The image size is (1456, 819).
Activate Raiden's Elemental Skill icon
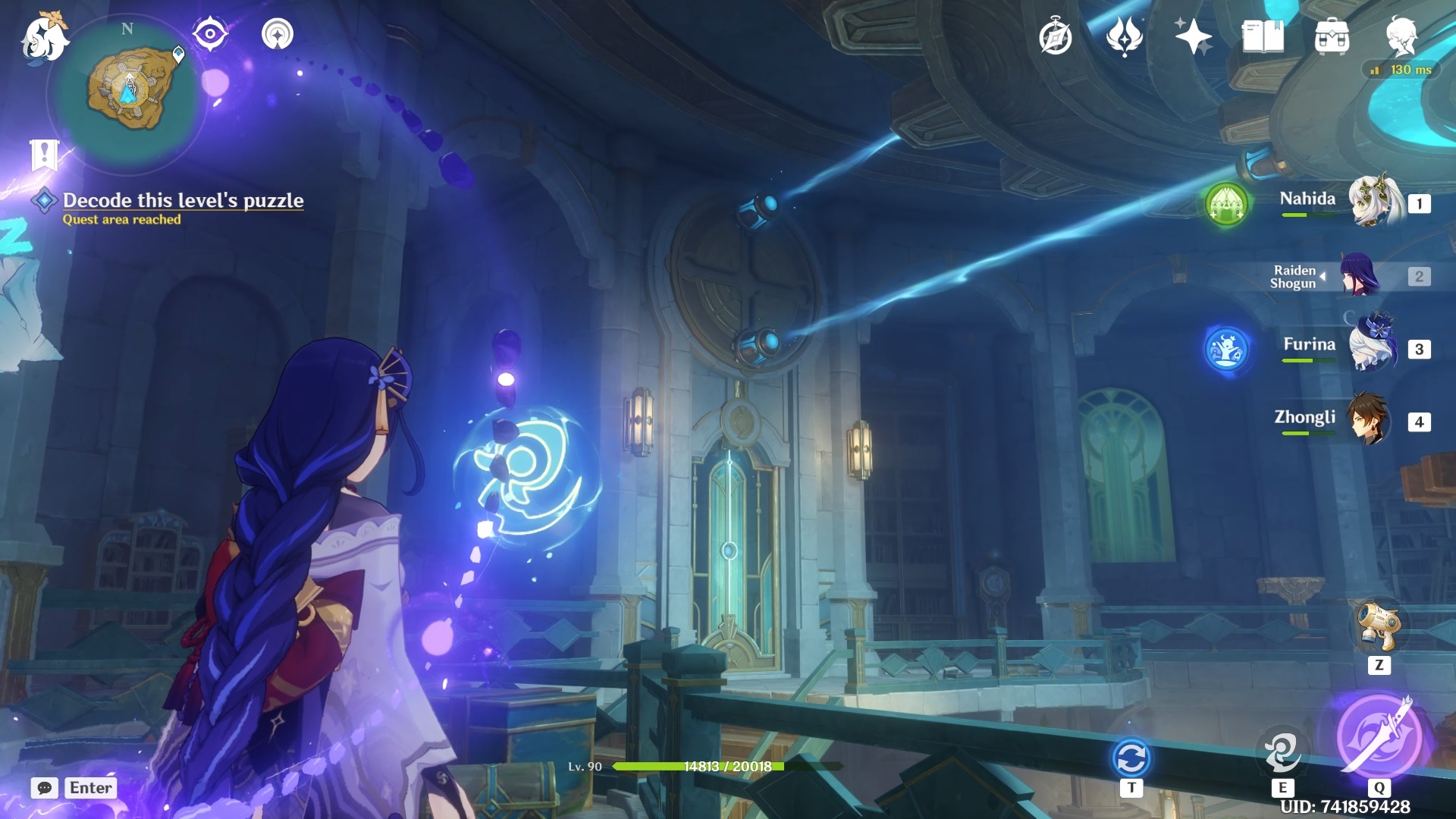click(x=1282, y=751)
